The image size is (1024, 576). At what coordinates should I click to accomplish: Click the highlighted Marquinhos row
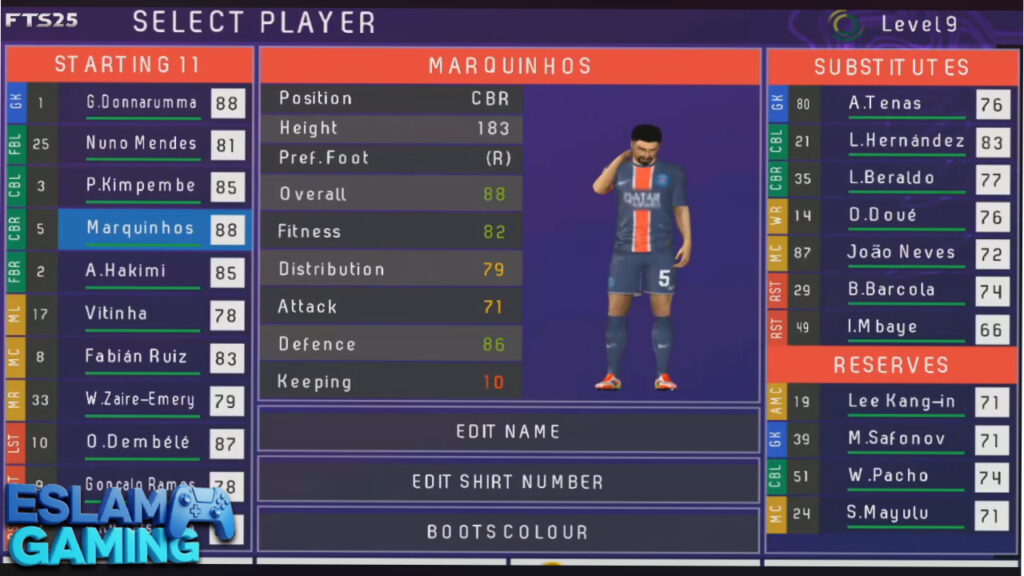click(140, 229)
